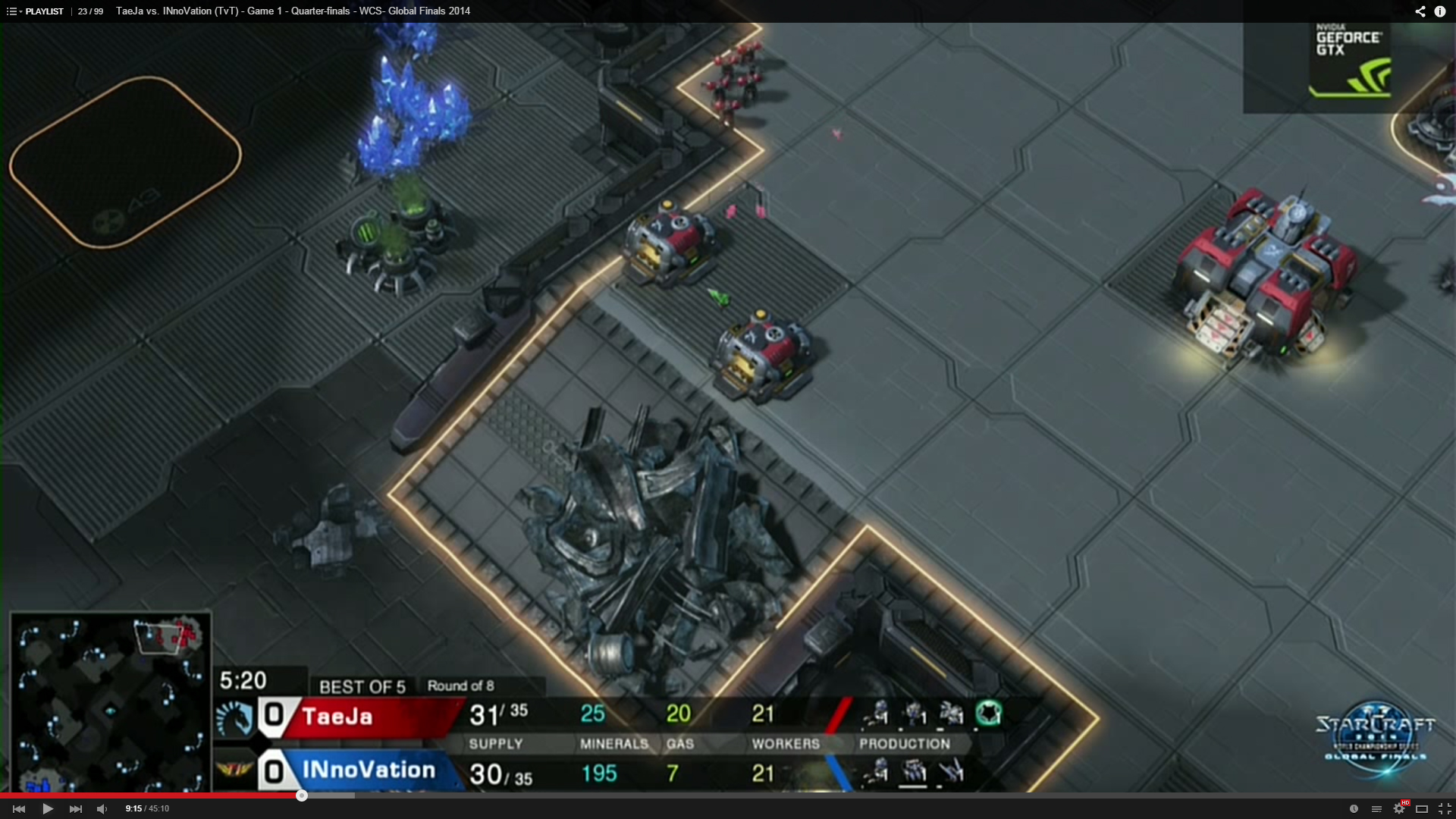Enter fullscreen mode
The height and width of the screenshot is (819, 1456).
pyautogui.click(x=1445, y=808)
